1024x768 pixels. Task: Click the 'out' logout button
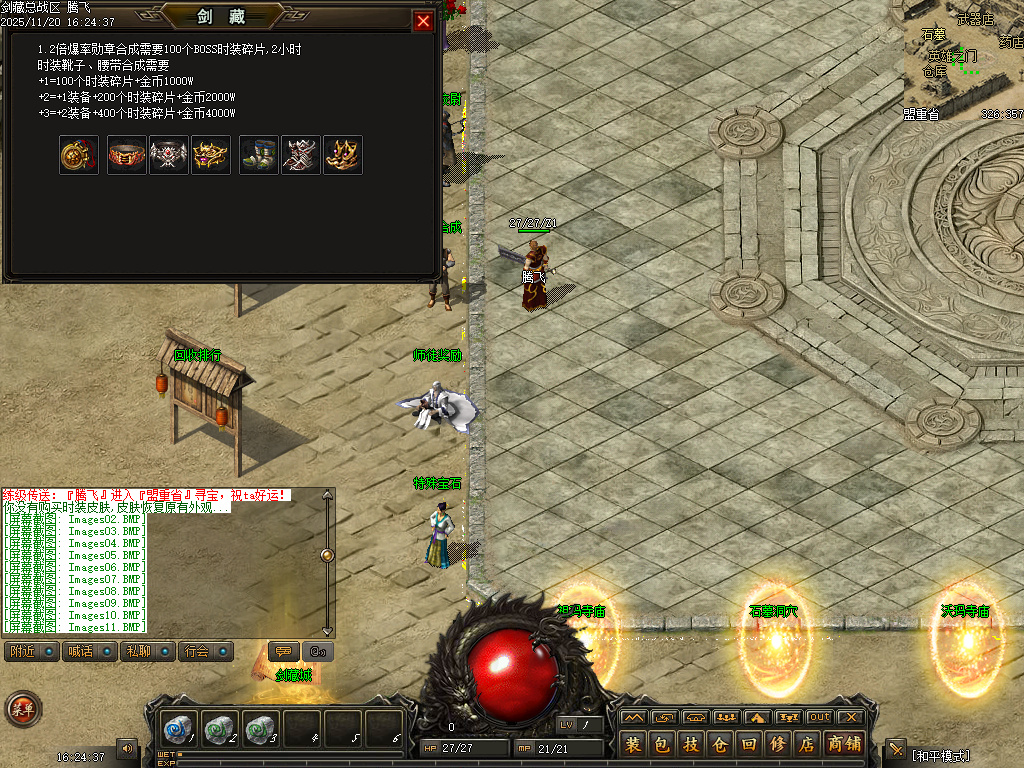[x=819, y=717]
